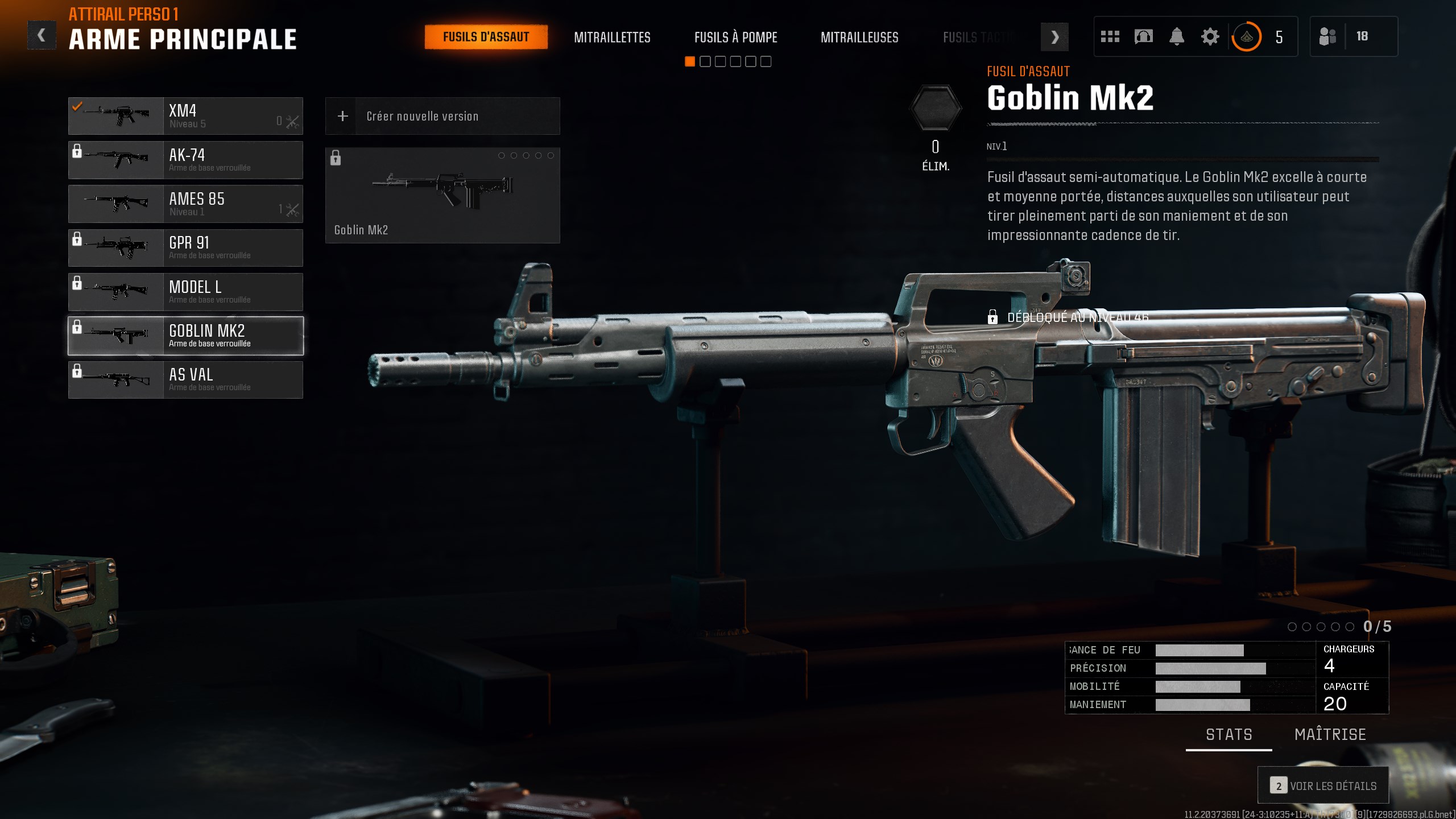Open the social menu grid icon

coord(1109,36)
